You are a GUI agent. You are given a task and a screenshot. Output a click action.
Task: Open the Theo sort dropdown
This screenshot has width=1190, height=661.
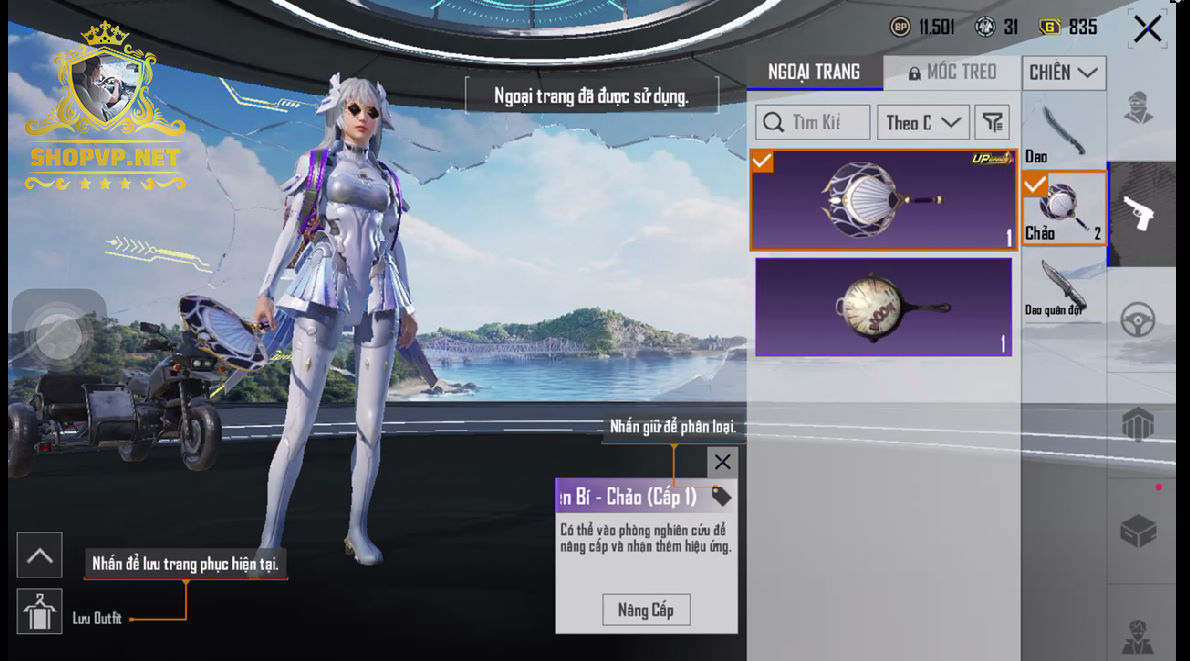[x=922, y=122]
